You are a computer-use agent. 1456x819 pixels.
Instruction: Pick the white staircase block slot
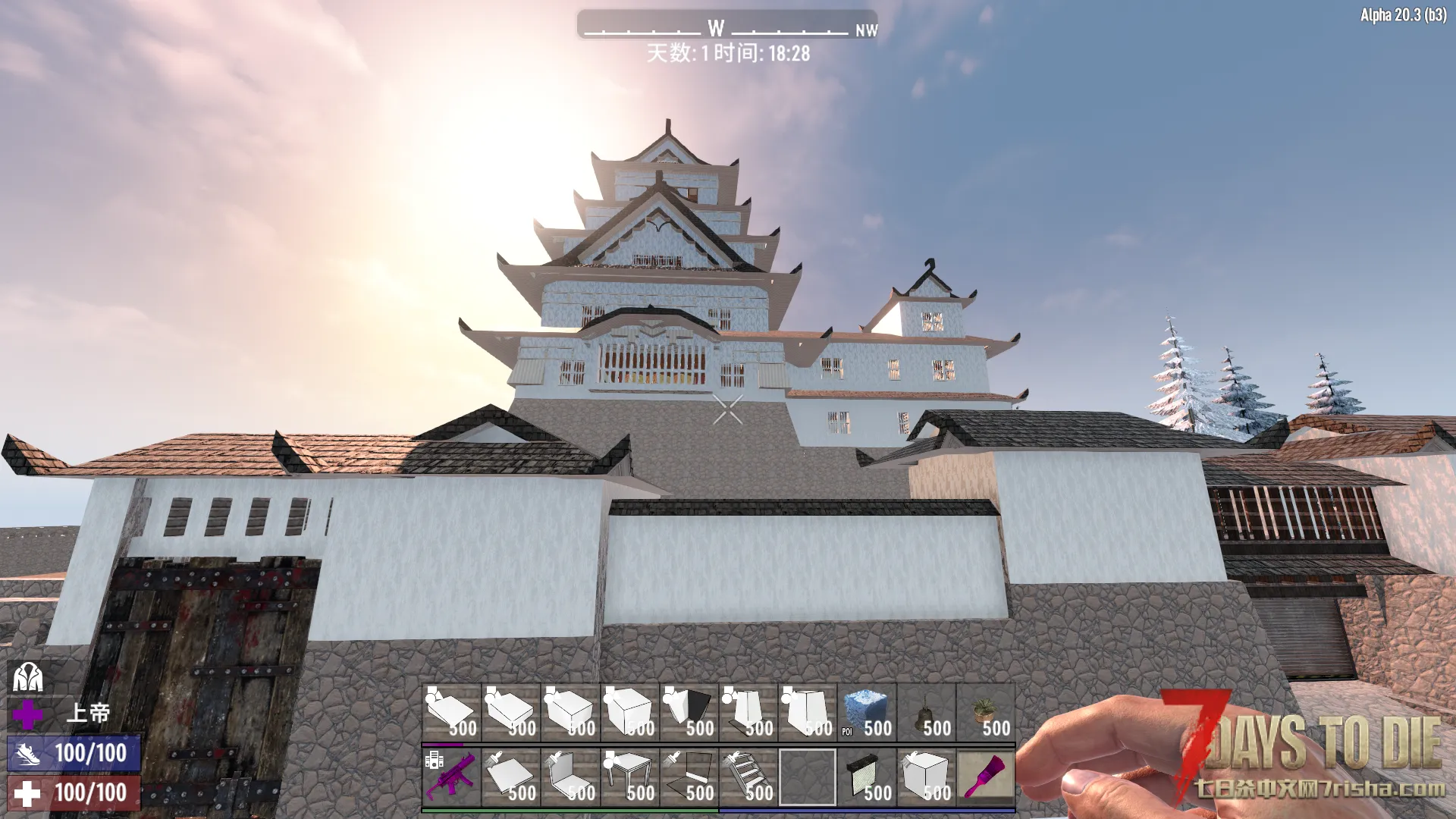(x=748, y=777)
